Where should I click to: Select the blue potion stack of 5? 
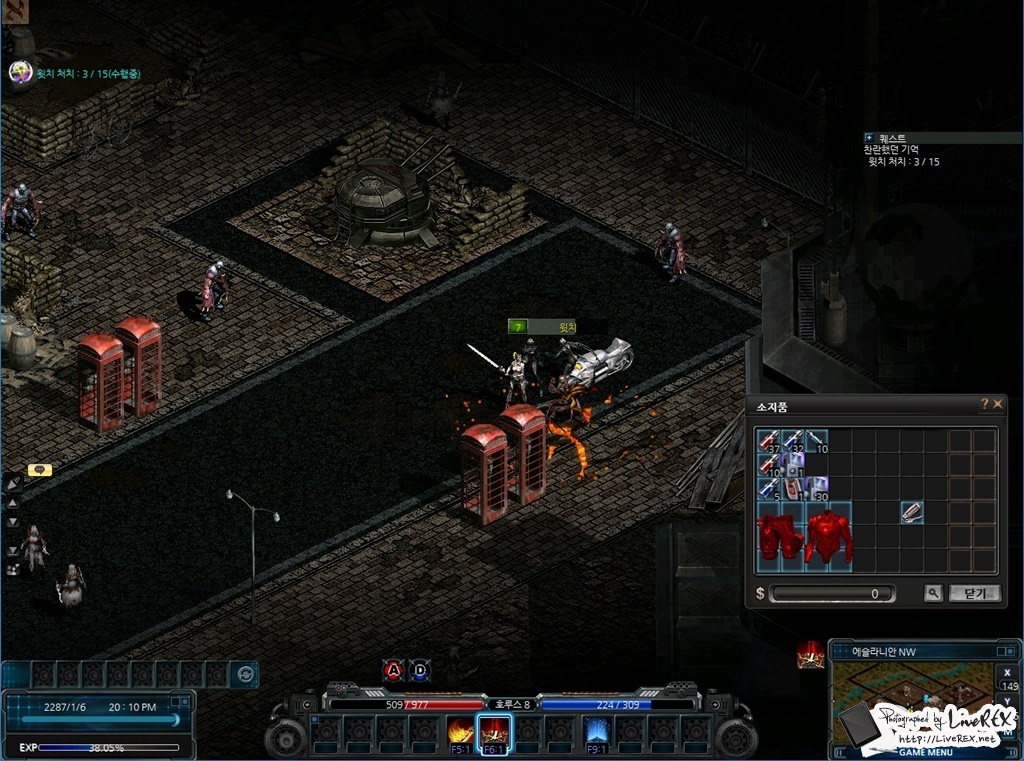coord(768,489)
